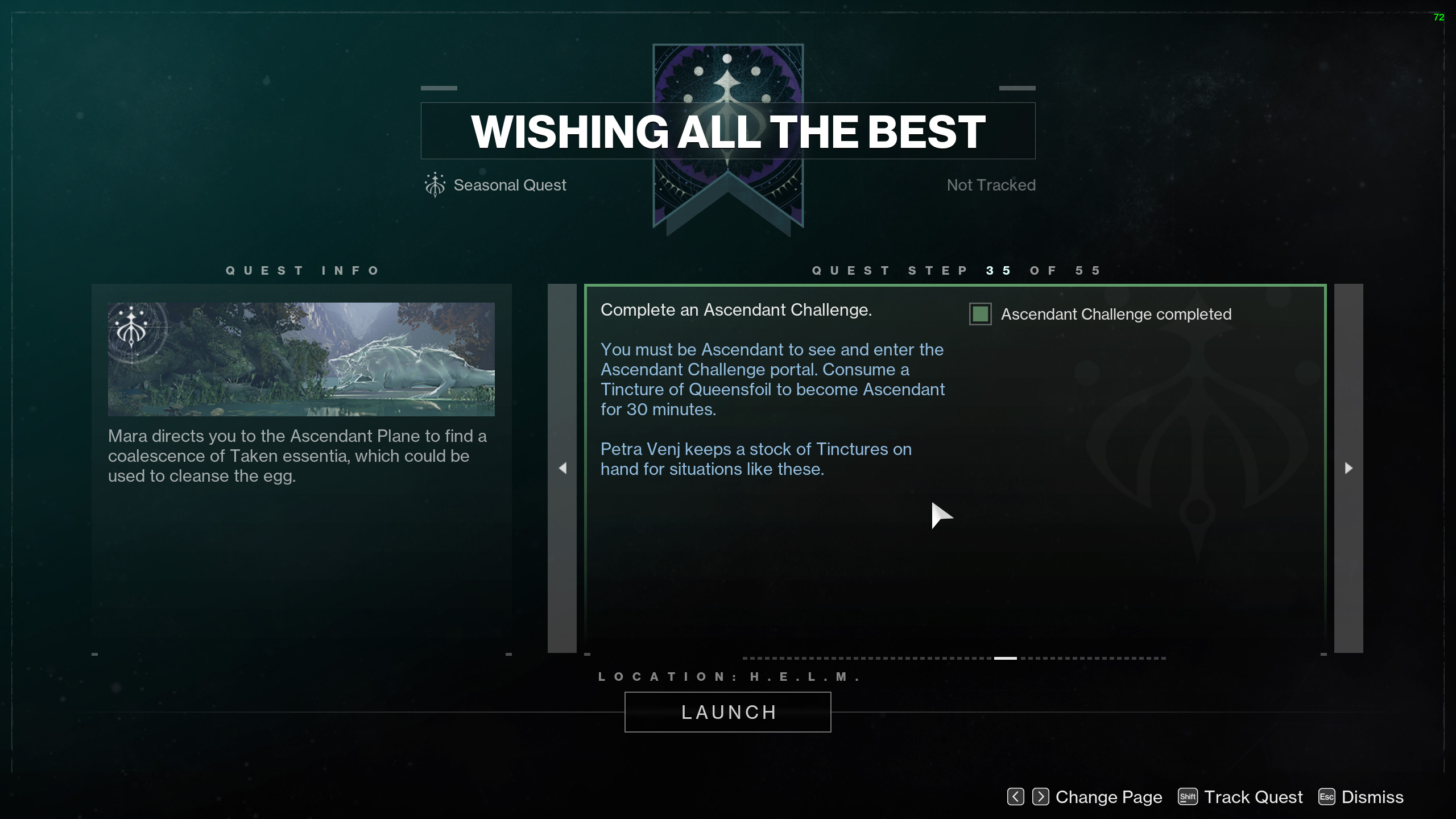This screenshot has width=1456, height=819.
Task: Click the Shift key icon beside Track Quest
Action: click(1189, 797)
